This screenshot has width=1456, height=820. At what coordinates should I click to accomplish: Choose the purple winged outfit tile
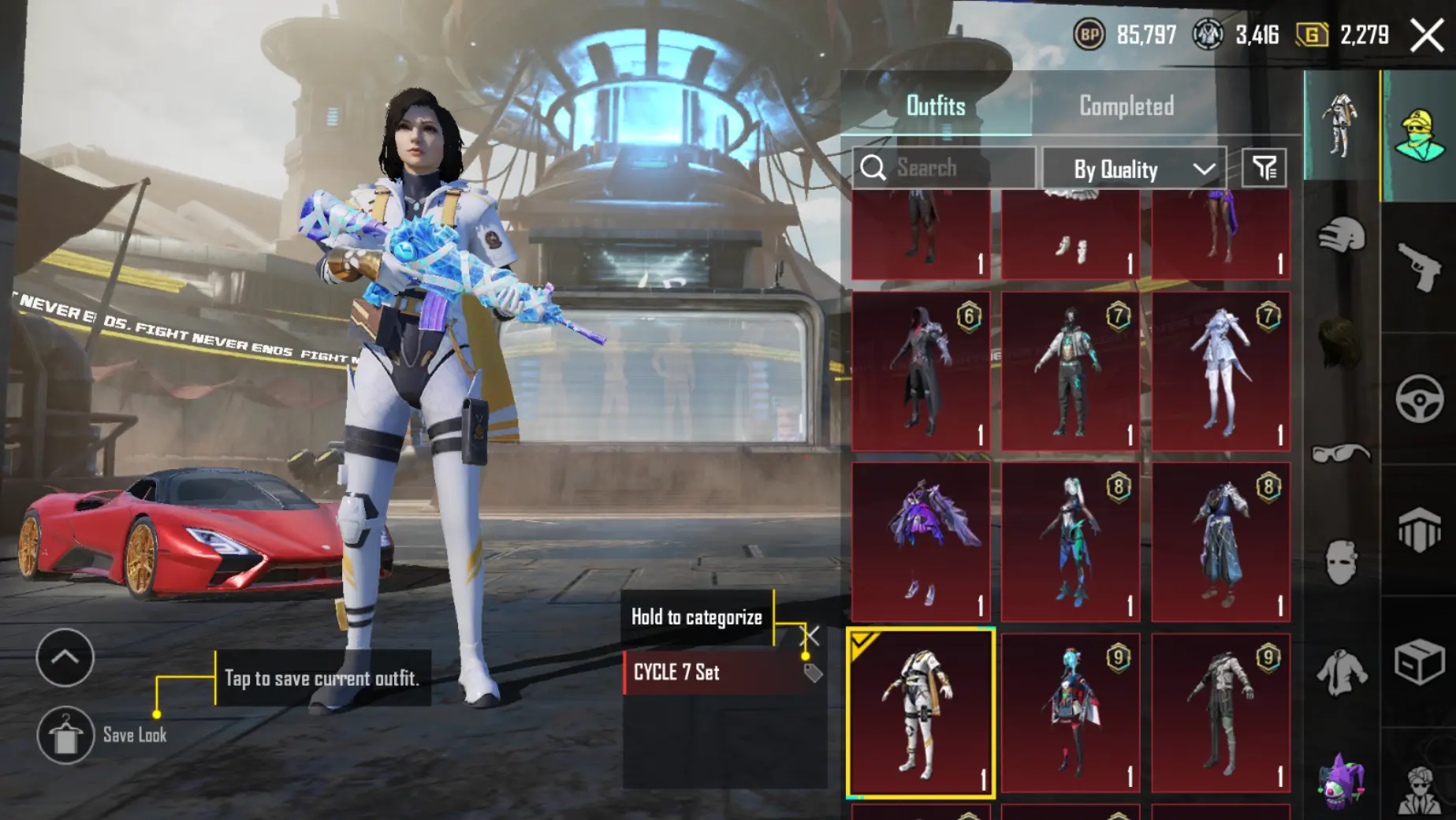[x=920, y=542]
